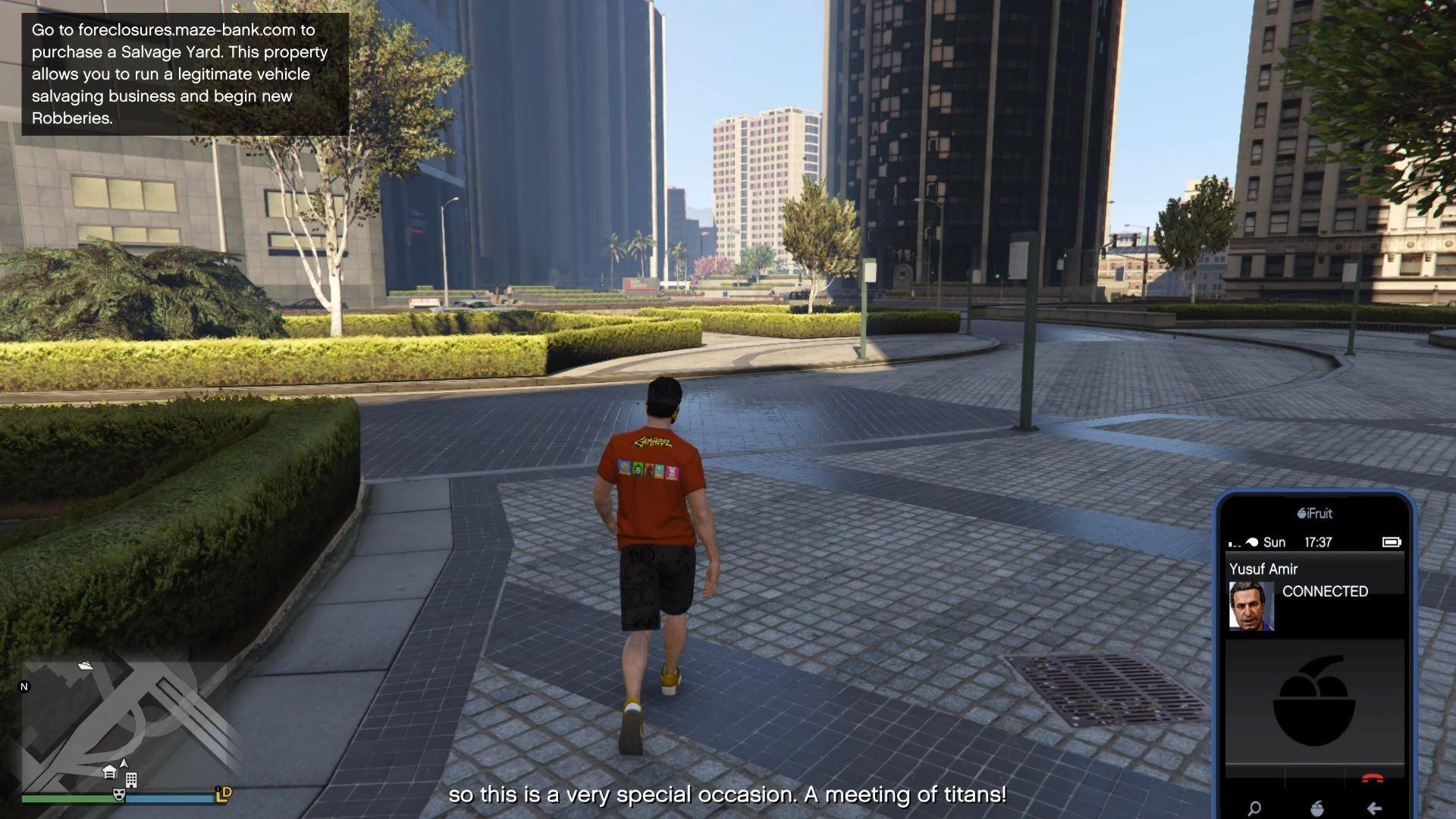End the call with the red hang-up button

1372,778
